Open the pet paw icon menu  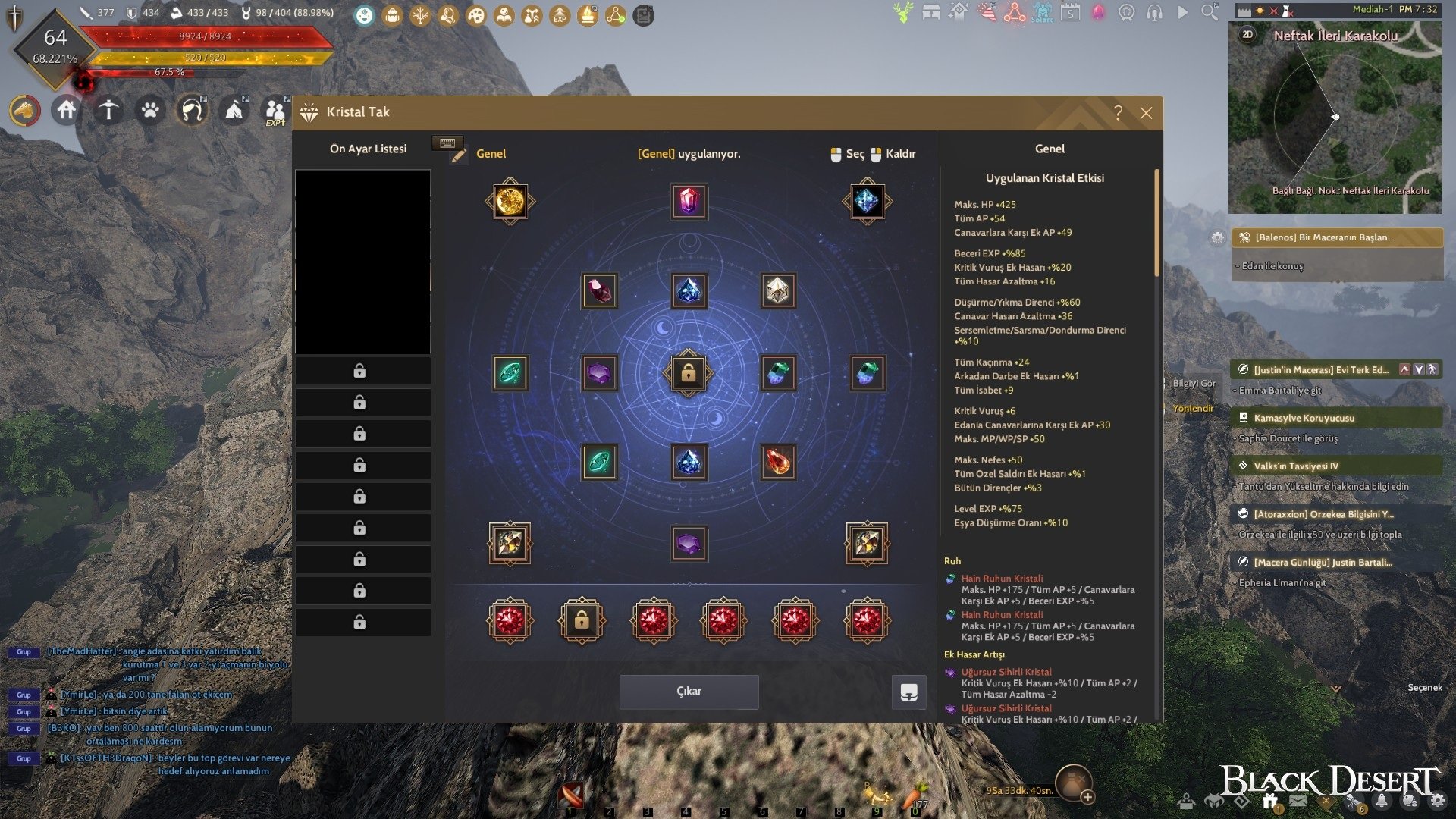150,111
